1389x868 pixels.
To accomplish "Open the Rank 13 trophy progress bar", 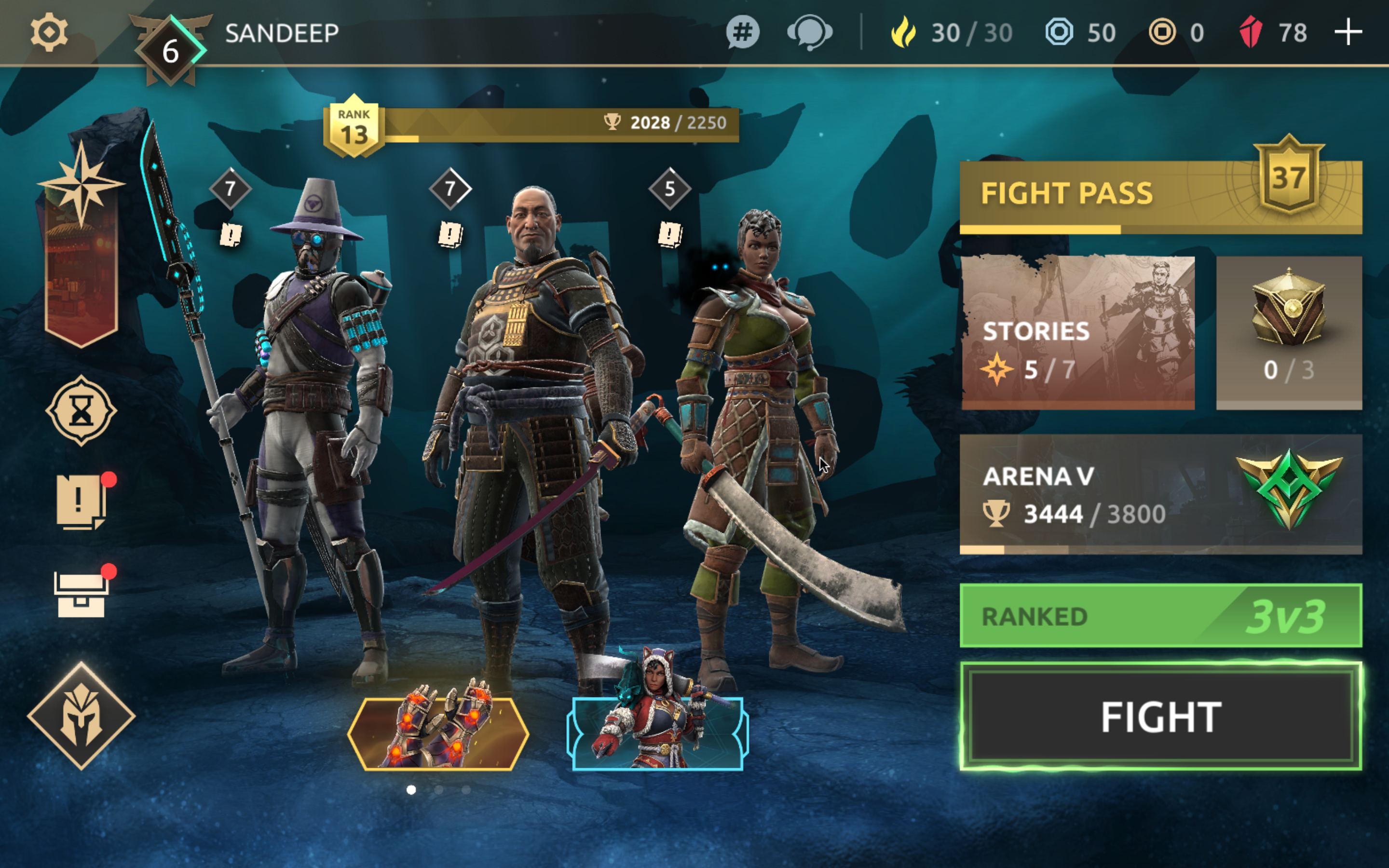I will click(x=531, y=124).
